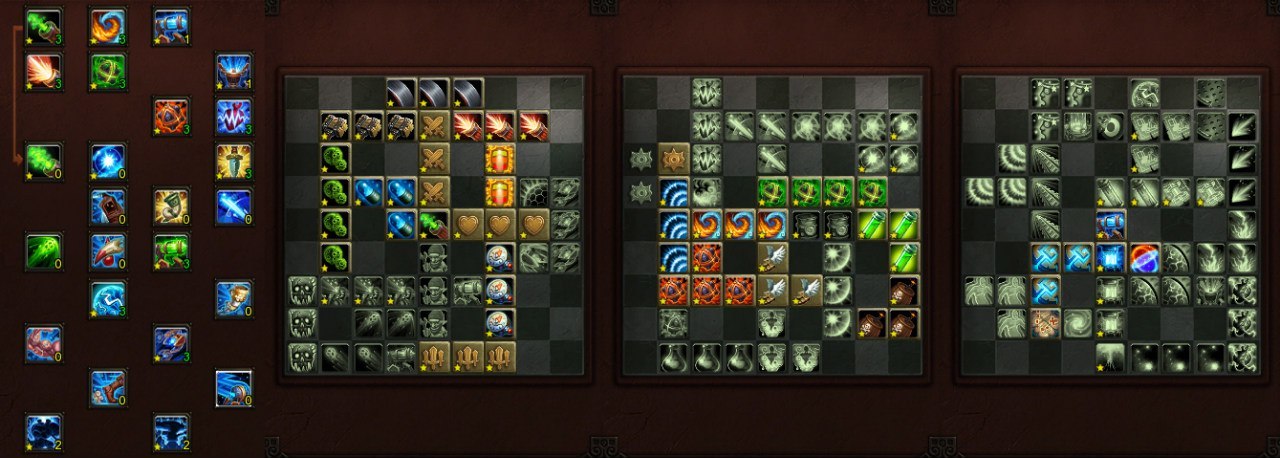Choose the red zigzag shock skill icon
The image size is (1280, 458).
pyautogui.click(x=234, y=117)
